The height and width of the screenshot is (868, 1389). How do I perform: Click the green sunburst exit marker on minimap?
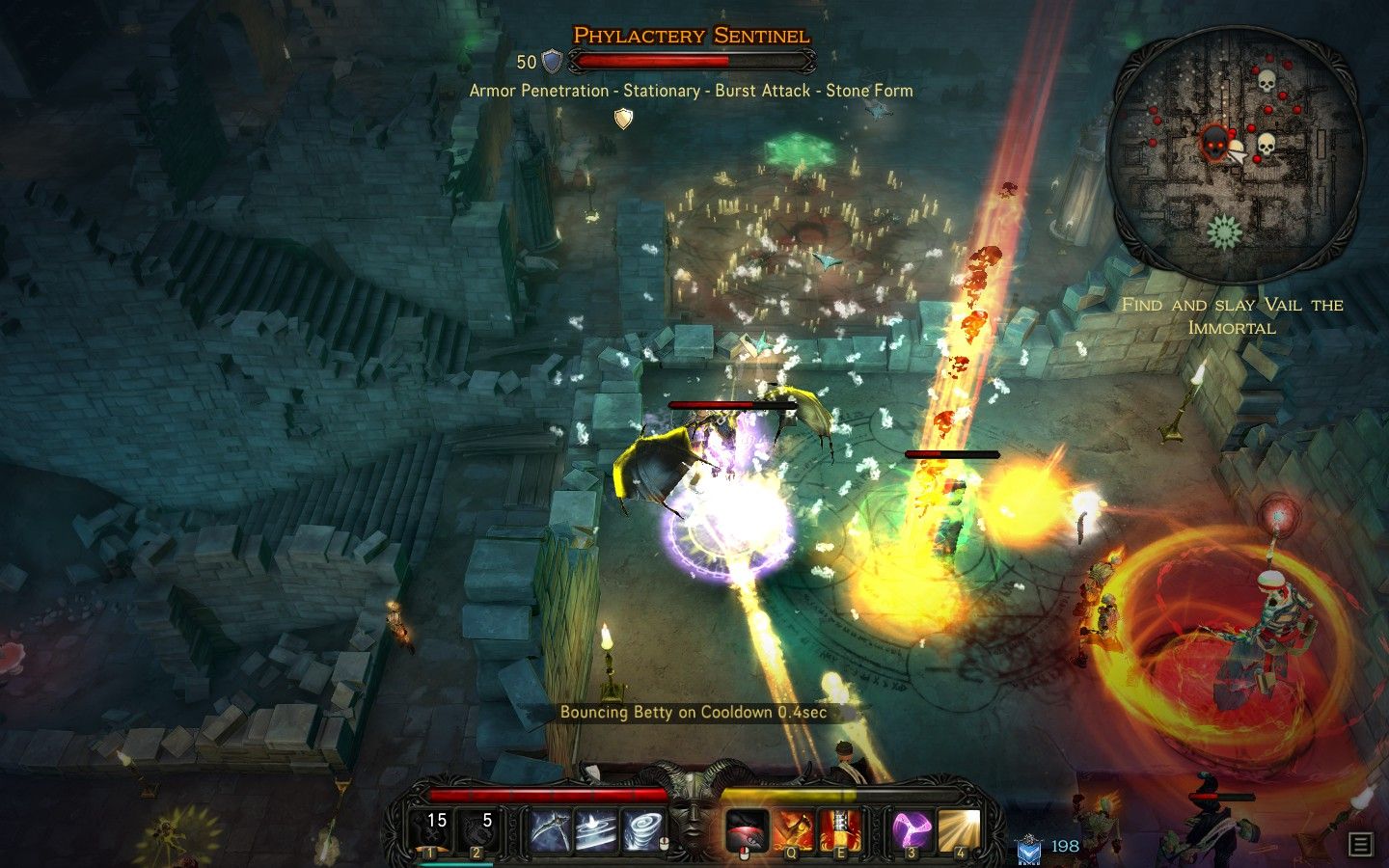tap(1224, 230)
